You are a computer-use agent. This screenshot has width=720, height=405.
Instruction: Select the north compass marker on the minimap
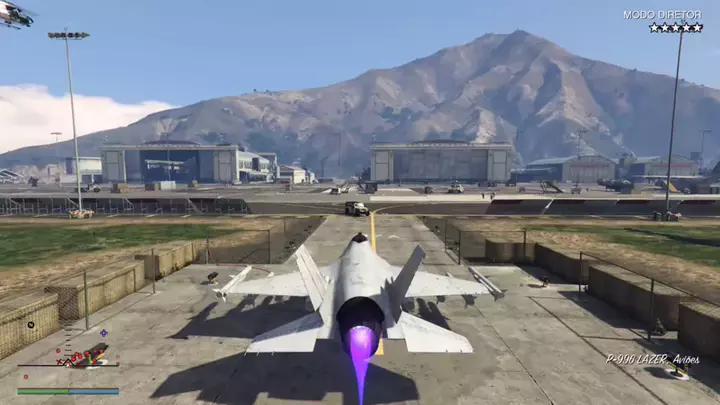31,324
